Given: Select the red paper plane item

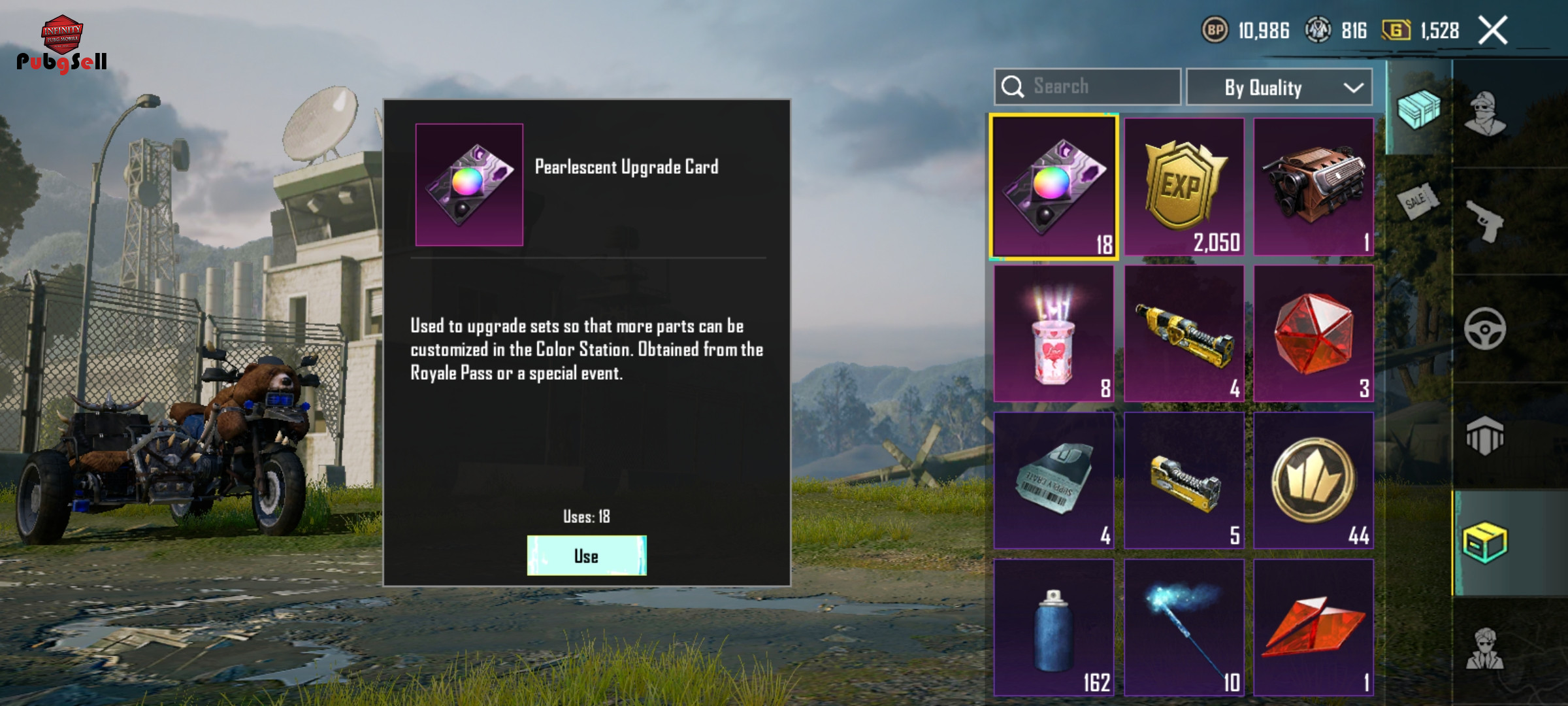Looking at the screenshot, I should click(x=1313, y=628).
